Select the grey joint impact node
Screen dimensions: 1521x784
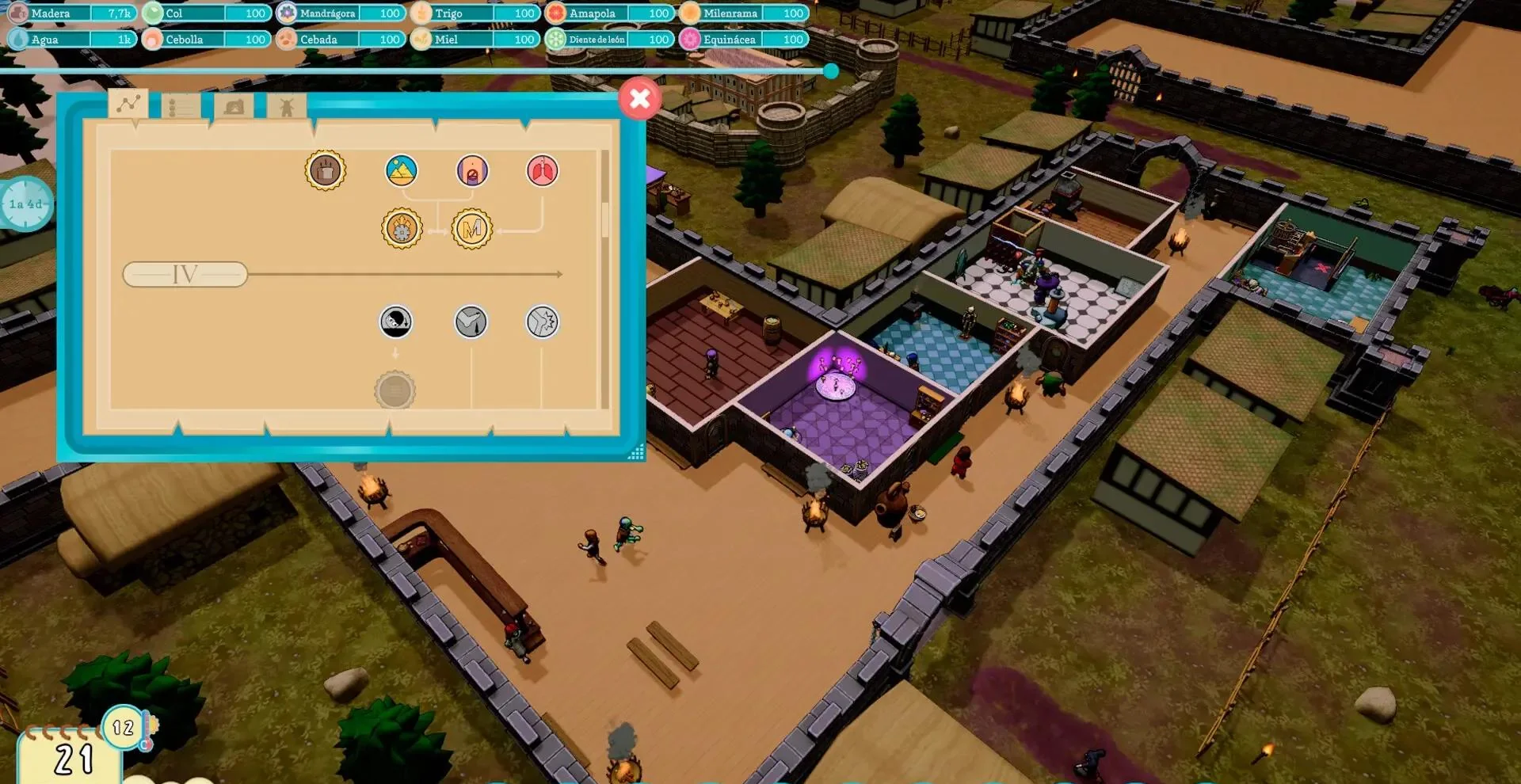coord(543,322)
